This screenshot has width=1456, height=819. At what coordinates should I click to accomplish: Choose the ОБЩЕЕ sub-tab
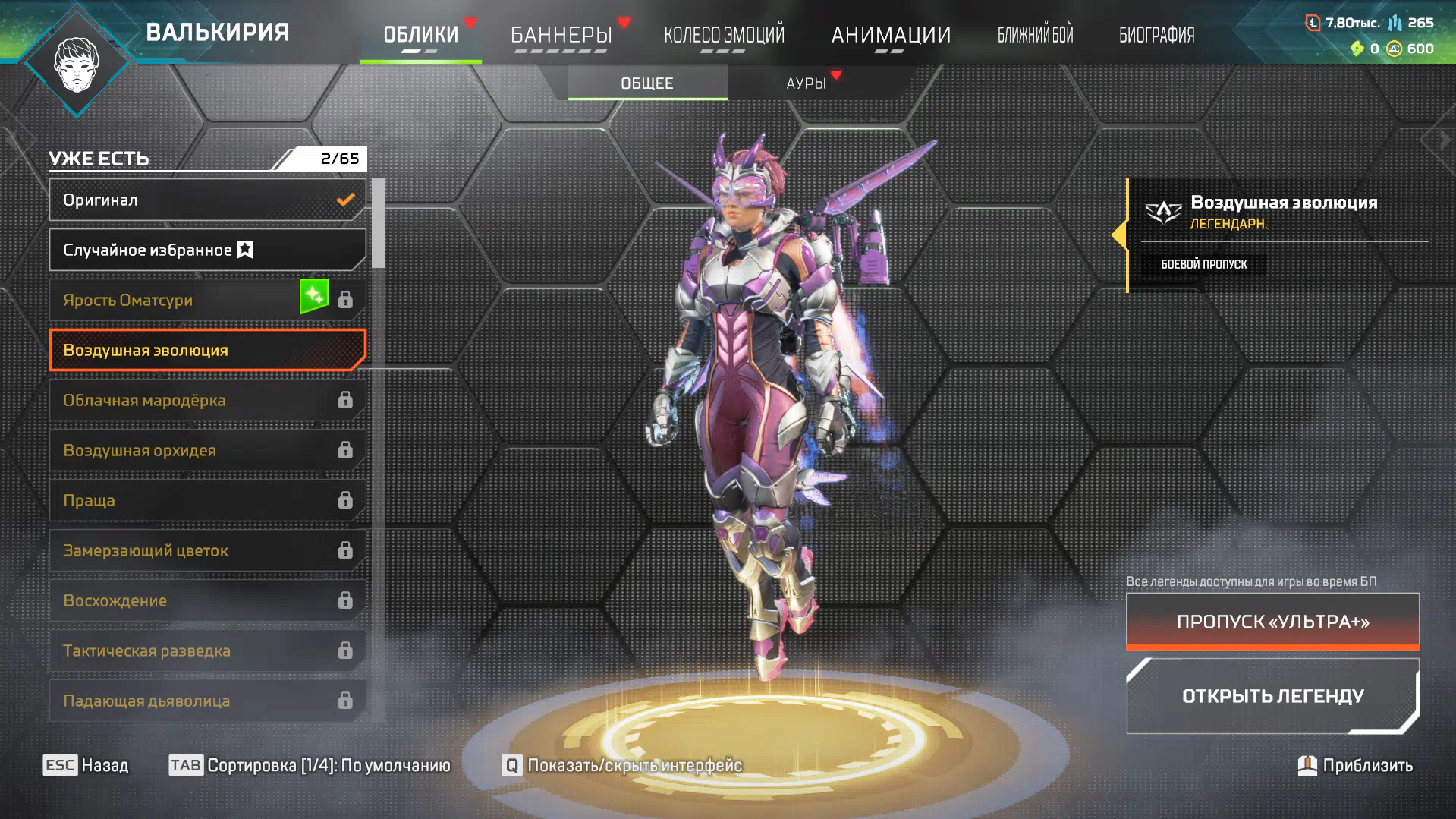click(x=647, y=83)
